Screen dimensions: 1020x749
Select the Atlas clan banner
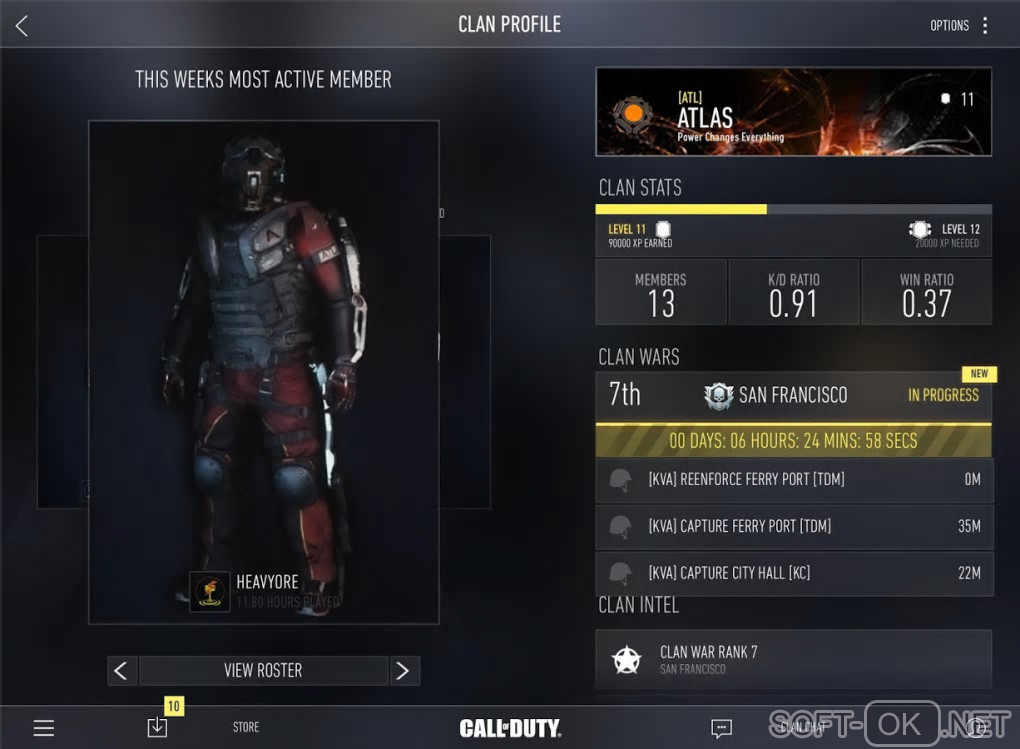pos(793,112)
